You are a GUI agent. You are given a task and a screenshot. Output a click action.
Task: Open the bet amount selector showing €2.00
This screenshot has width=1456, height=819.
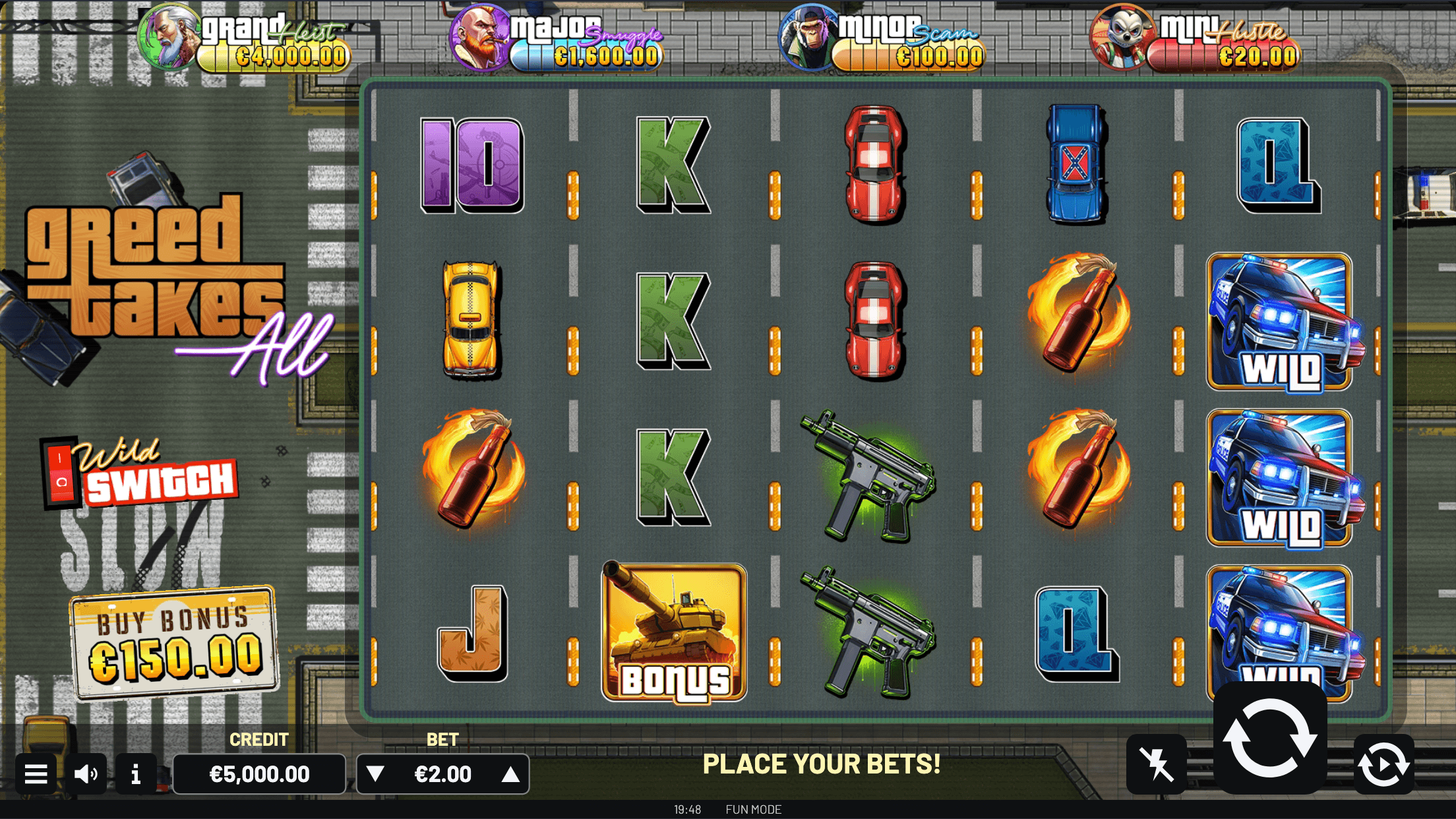pyautogui.click(x=442, y=773)
